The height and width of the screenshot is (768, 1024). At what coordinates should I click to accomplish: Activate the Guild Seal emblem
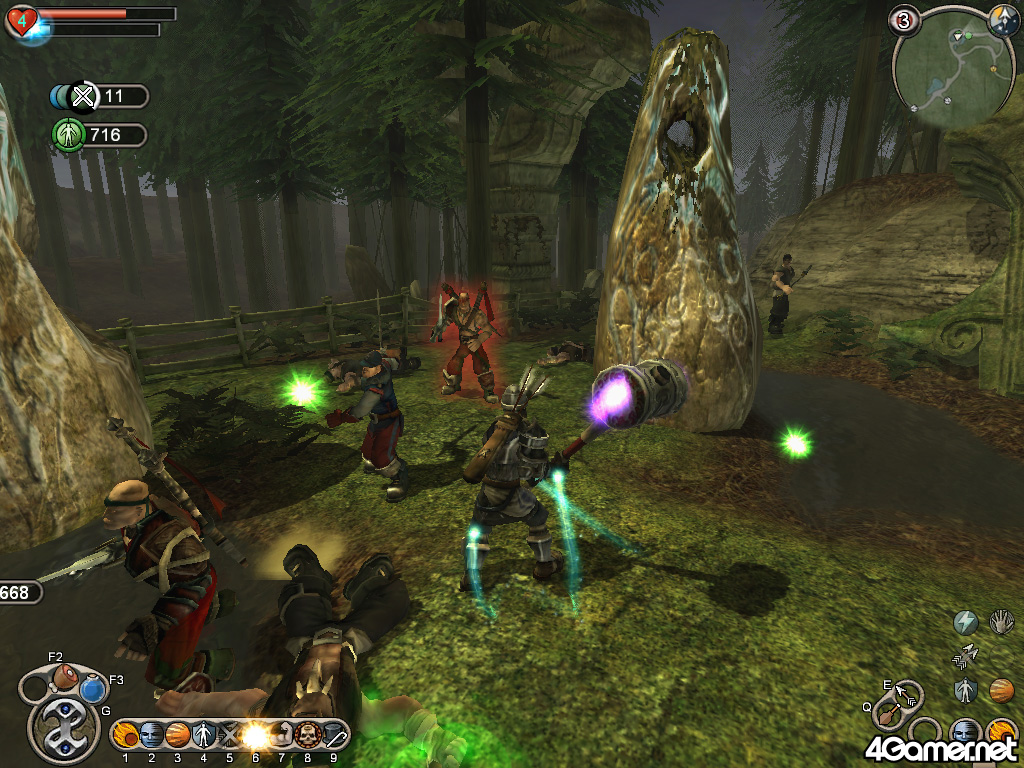(62, 730)
